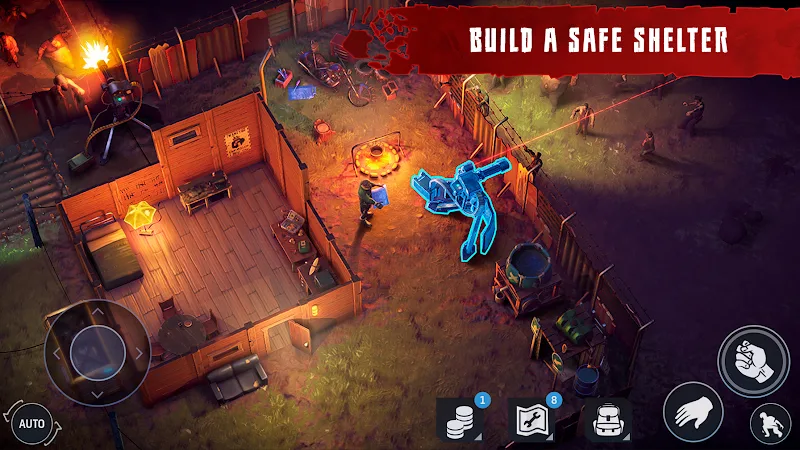Open the backpack inventory
Screen dimensions: 800x450
[605, 421]
